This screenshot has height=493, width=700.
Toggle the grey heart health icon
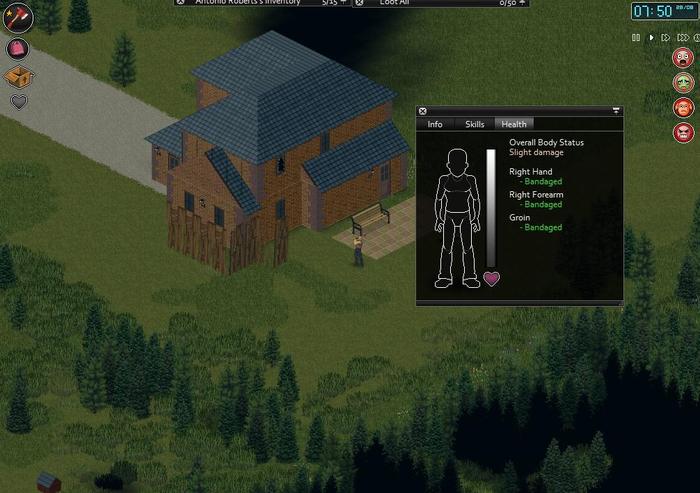click(18, 101)
